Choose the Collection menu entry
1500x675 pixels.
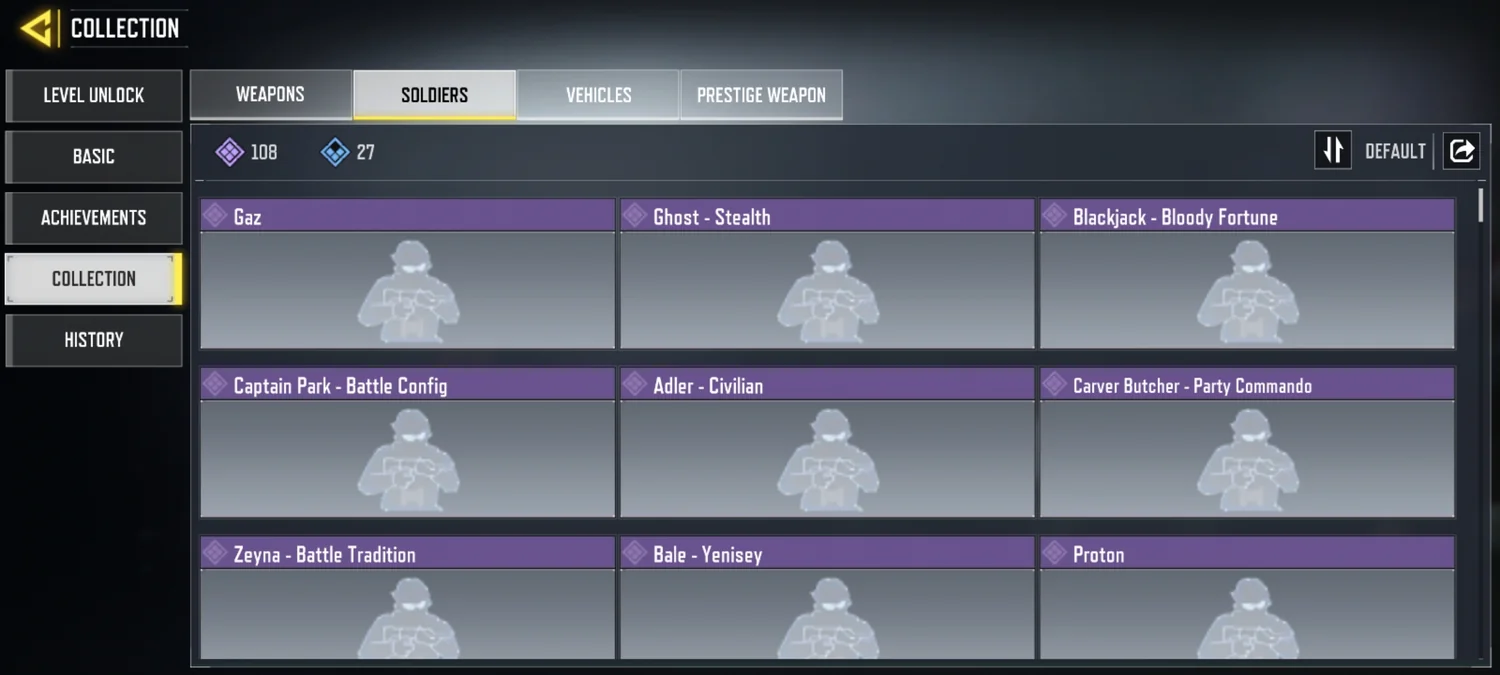[94, 279]
